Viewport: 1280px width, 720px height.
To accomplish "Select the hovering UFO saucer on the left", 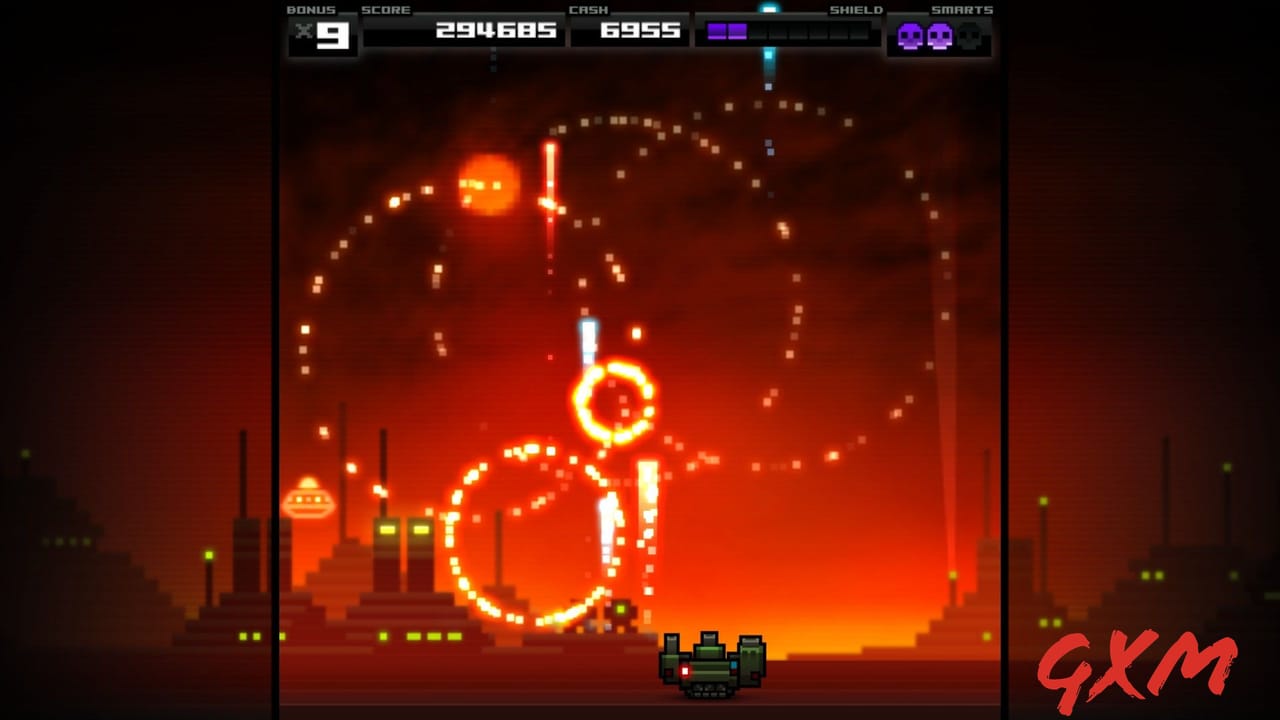I will point(311,497).
